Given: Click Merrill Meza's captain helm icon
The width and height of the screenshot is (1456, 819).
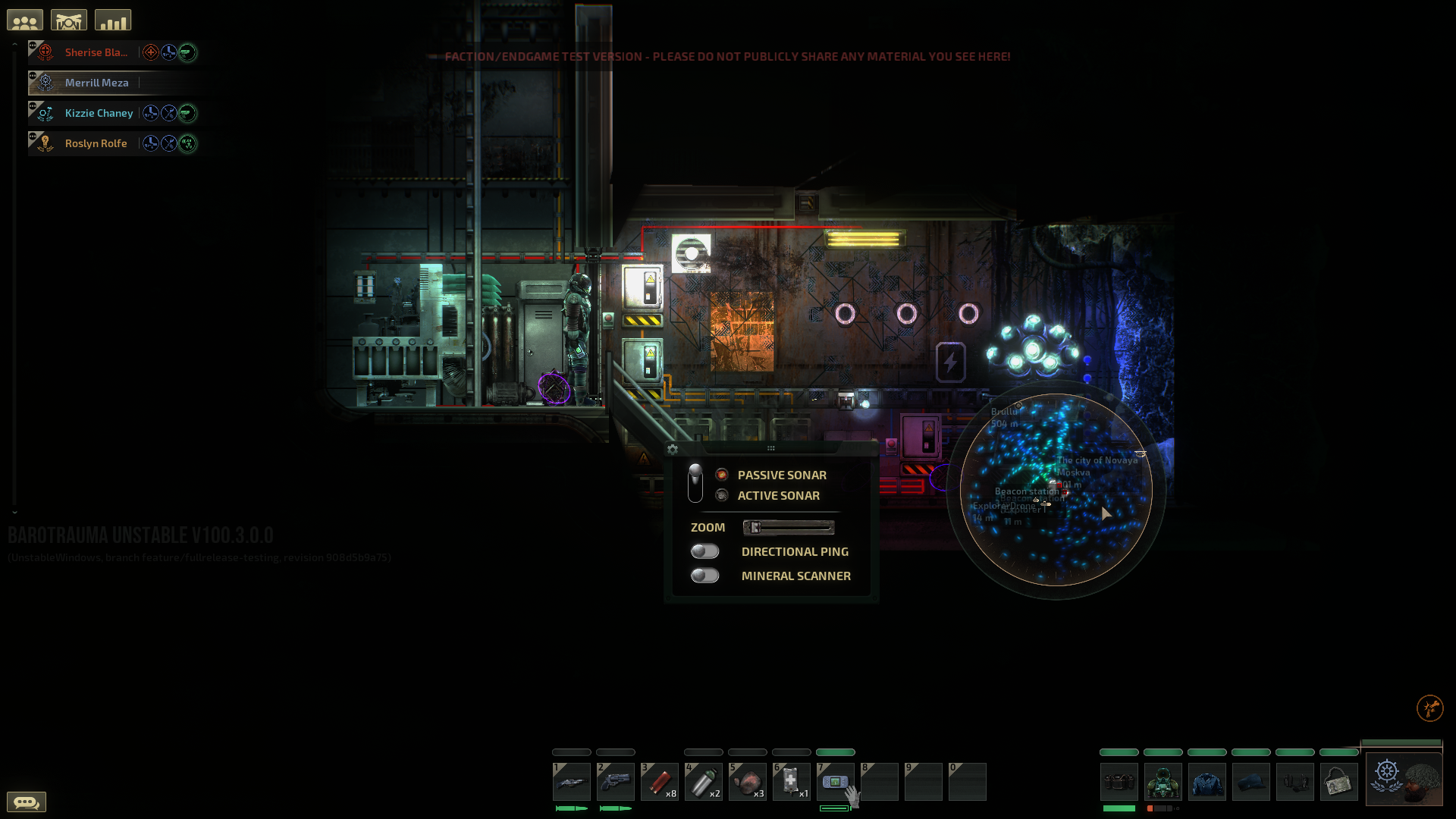Looking at the screenshot, I should [45, 82].
